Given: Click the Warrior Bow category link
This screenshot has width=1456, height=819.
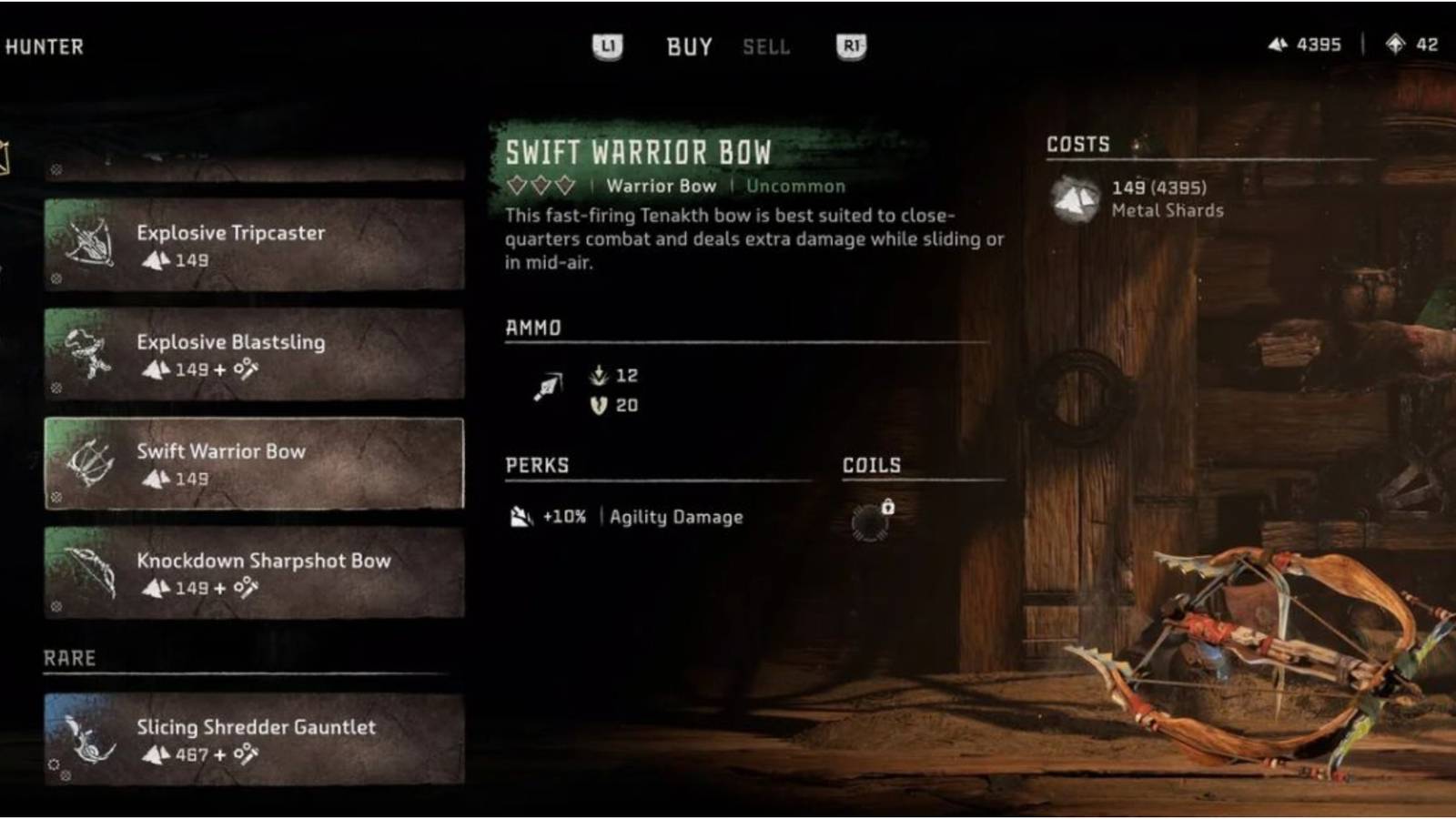Looking at the screenshot, I should 662,186.
